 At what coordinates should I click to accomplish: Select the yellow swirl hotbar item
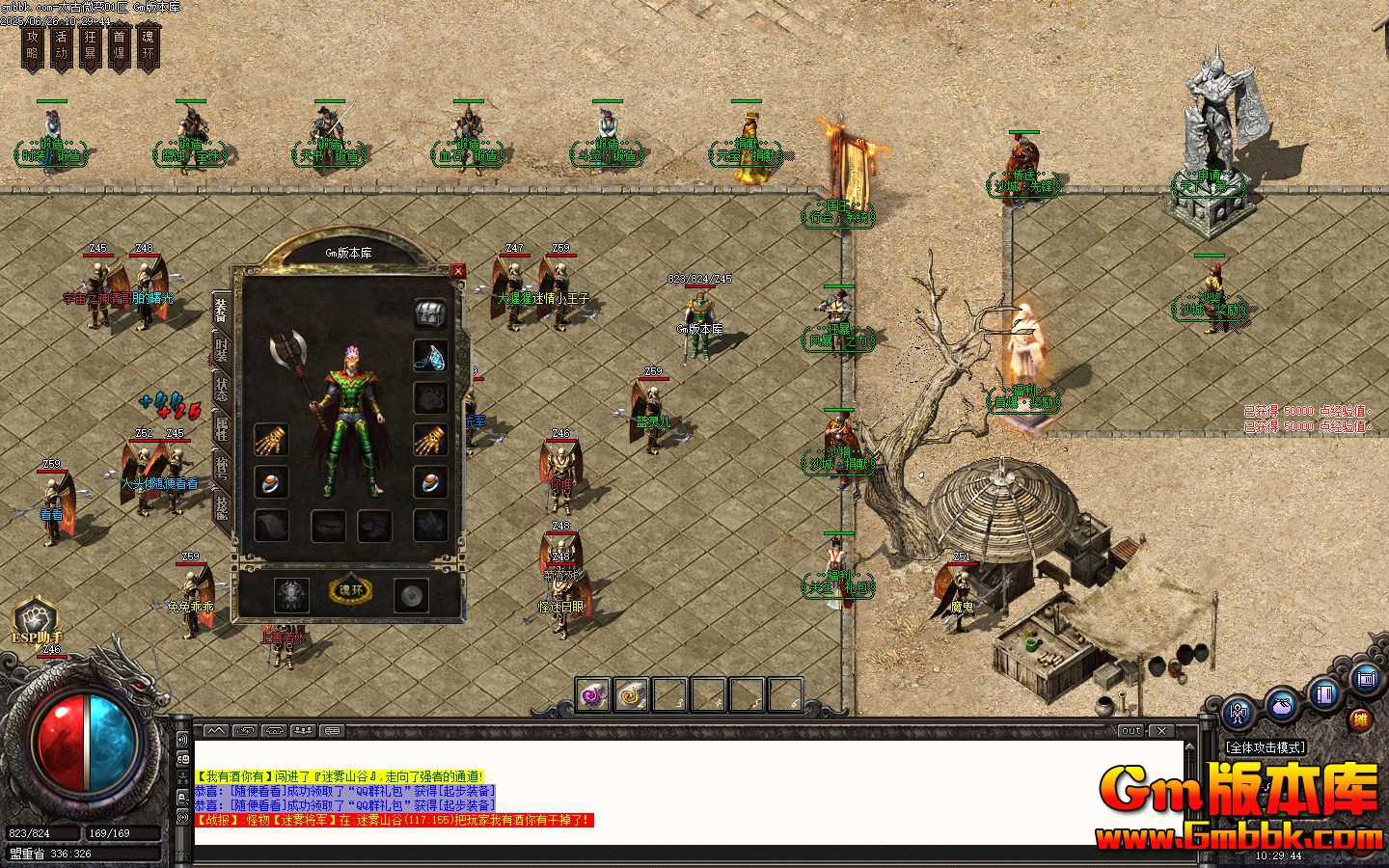click(x=632, y=694)
